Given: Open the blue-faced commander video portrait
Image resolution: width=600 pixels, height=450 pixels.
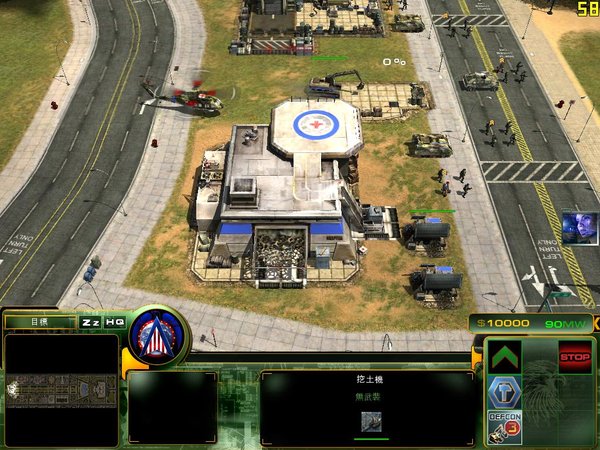Looking at the screenshot, I should point(578,227).
